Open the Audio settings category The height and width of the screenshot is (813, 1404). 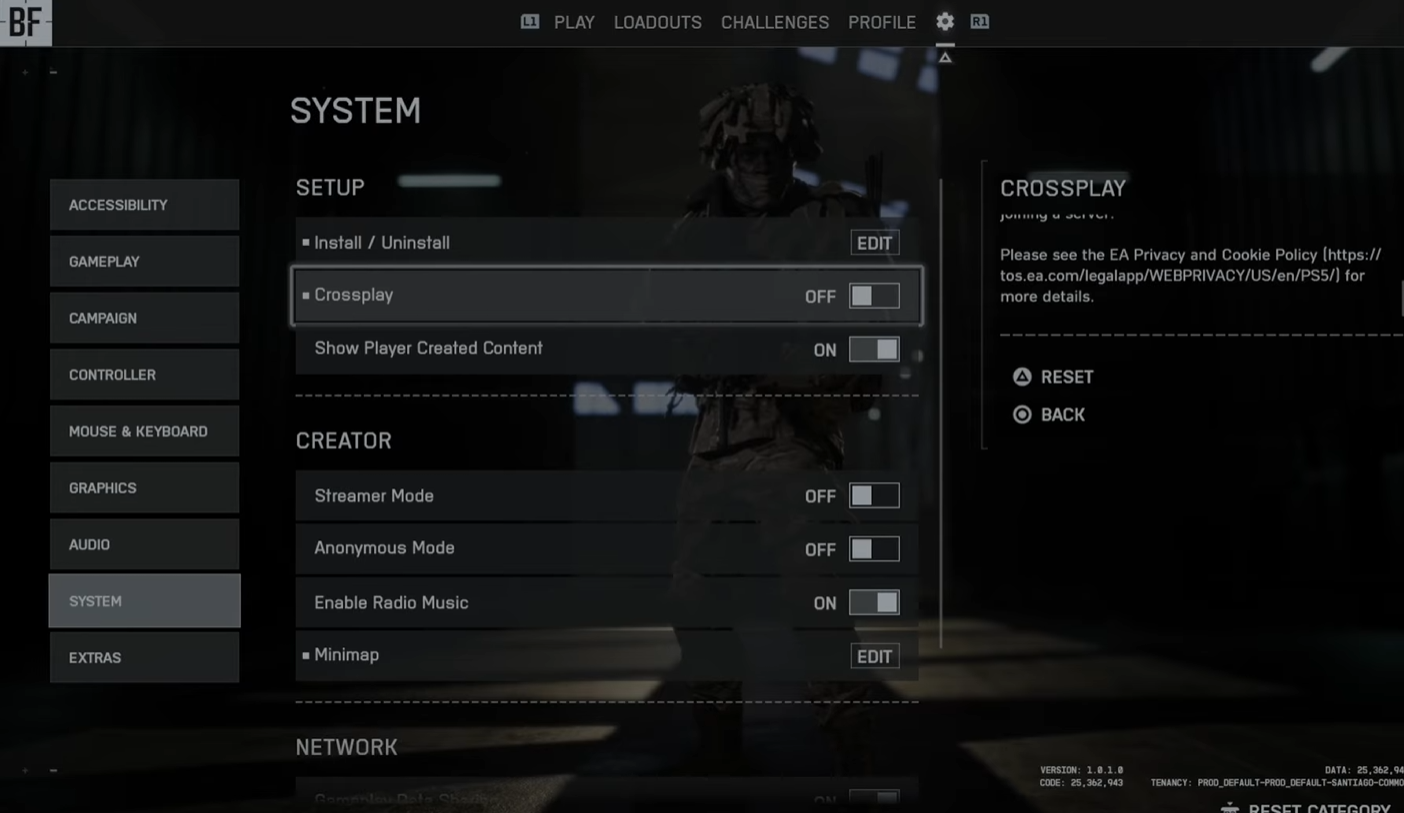(144, 545)
